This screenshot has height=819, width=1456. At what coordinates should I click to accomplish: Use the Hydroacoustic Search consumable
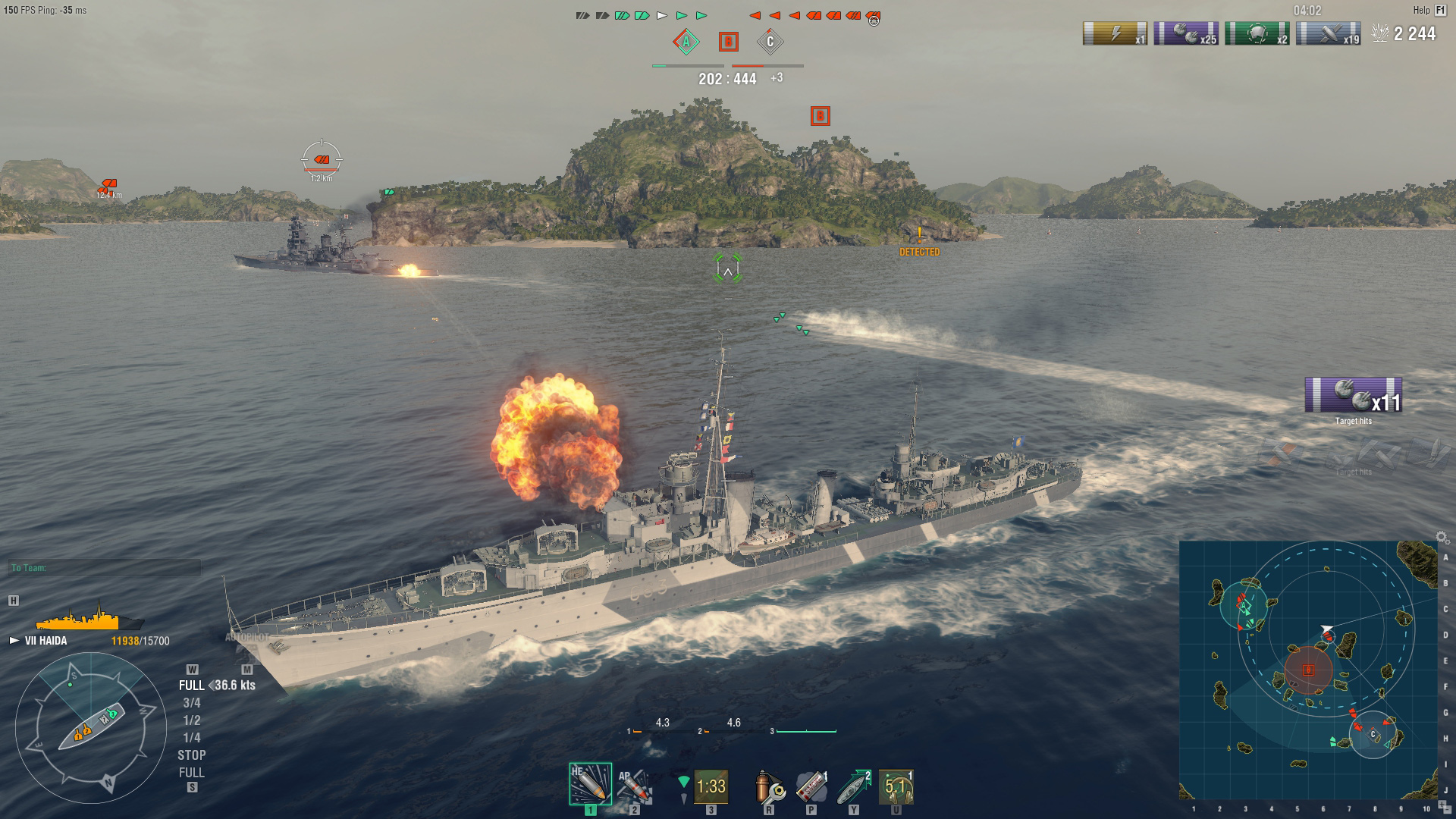(896, 786)
